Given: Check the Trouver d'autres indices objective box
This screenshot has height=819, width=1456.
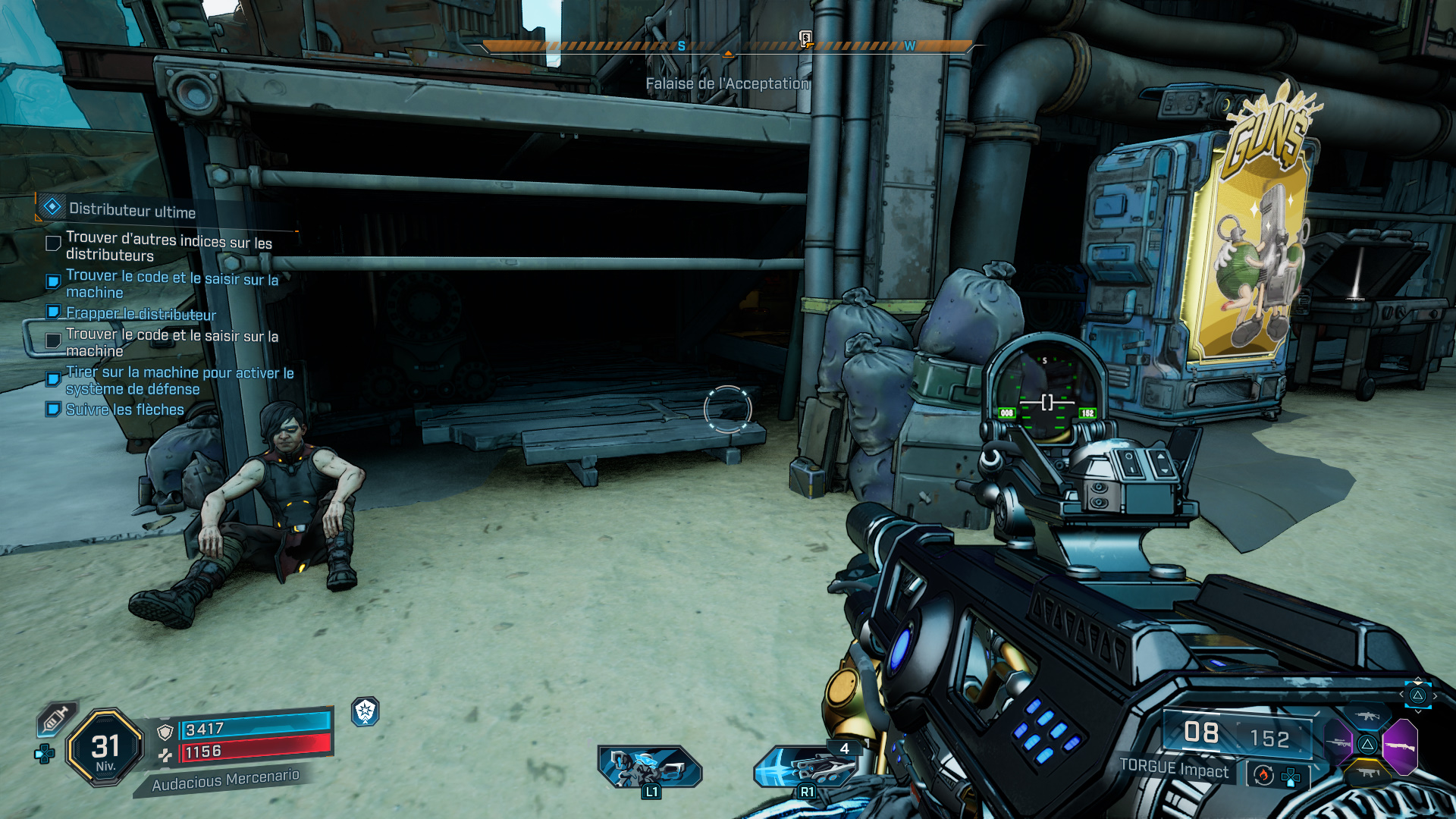Looking at the screenshot, I should point(52,242).
